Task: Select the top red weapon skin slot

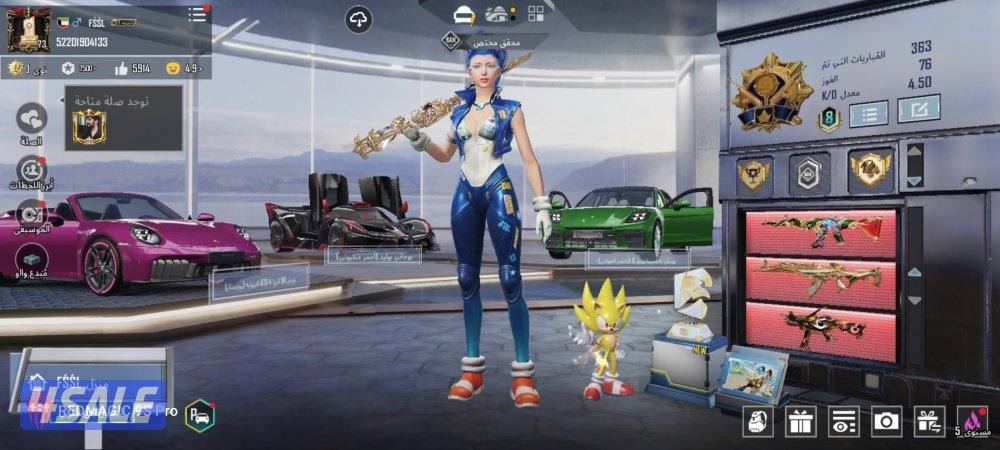Action: click(821, 233)
